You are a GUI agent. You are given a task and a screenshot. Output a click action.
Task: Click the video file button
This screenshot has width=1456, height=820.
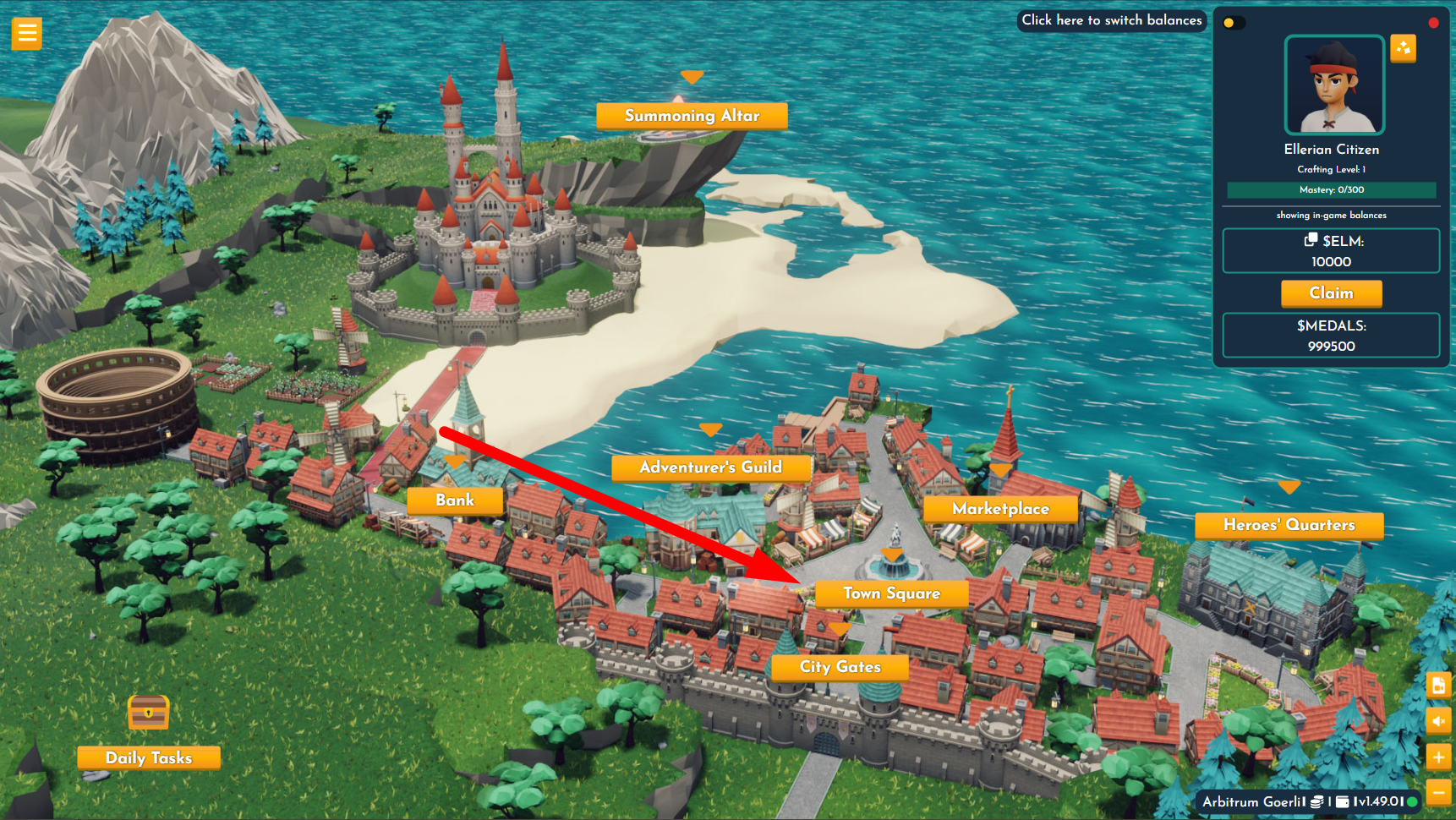click(1438, 686)
